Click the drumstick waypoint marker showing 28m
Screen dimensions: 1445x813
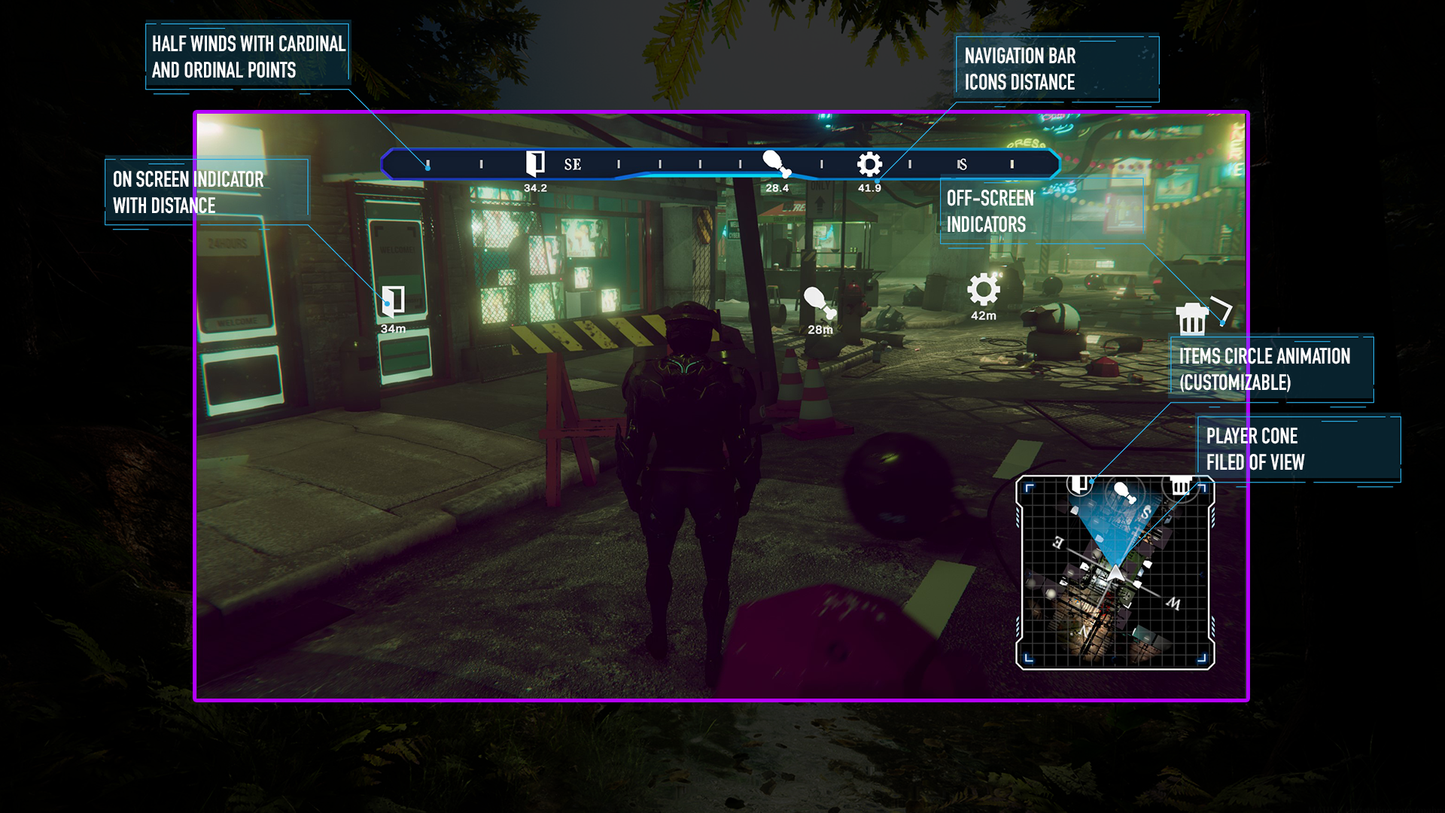pyautogui.click(x=818, y=302)
